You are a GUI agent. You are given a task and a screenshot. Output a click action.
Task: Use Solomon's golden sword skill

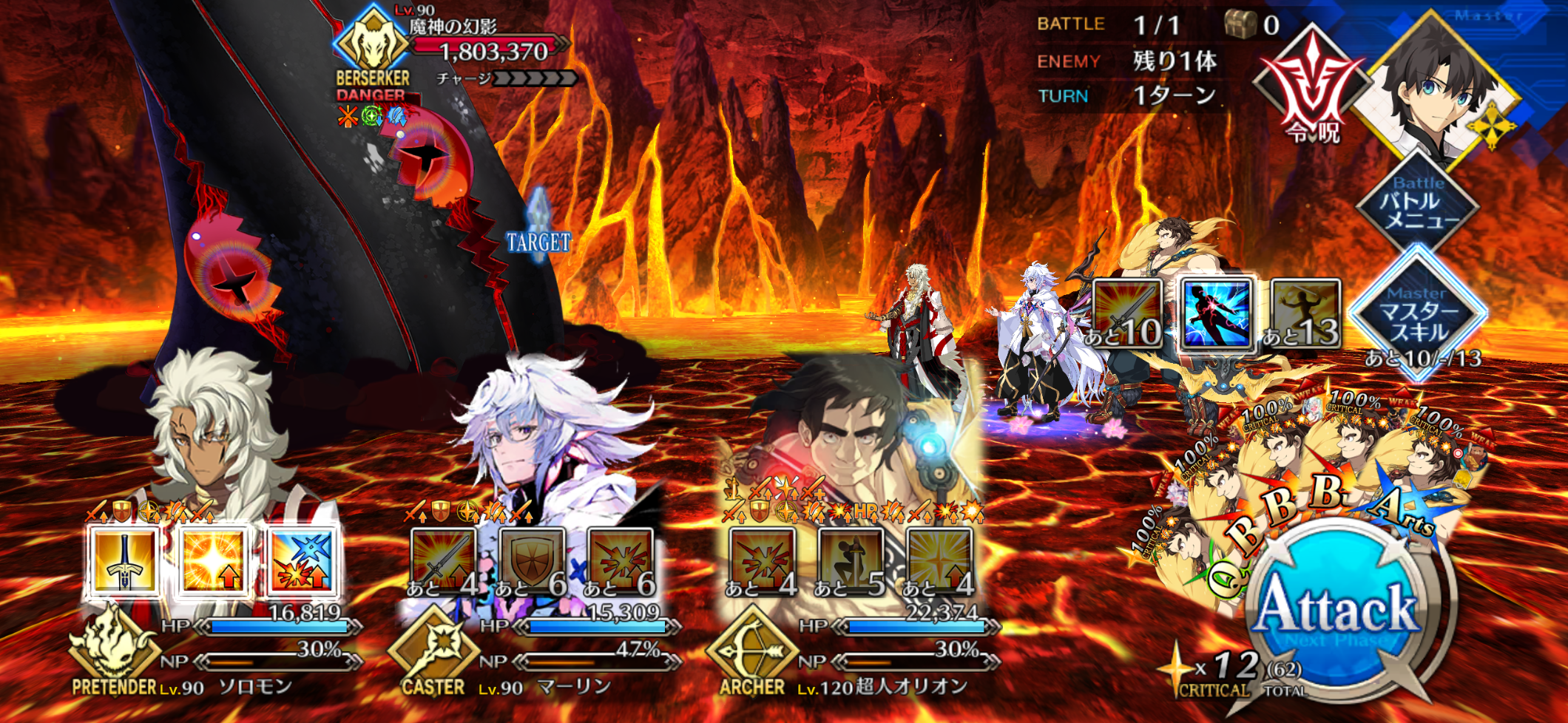124,561
